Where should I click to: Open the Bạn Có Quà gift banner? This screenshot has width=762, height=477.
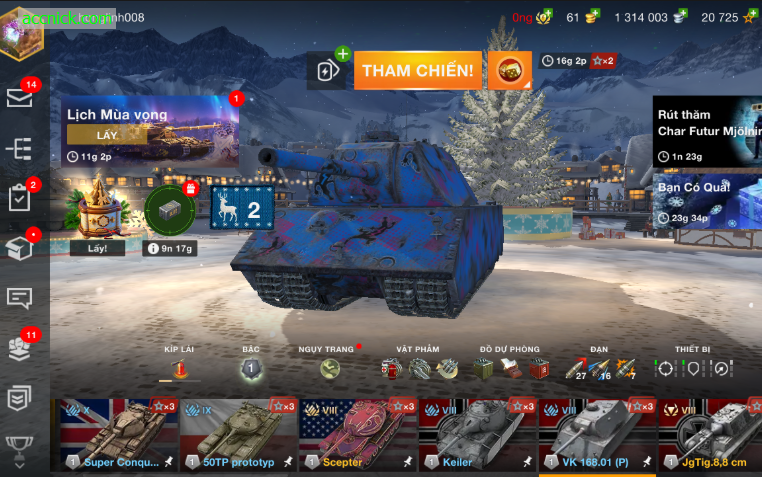coord(707,202)
